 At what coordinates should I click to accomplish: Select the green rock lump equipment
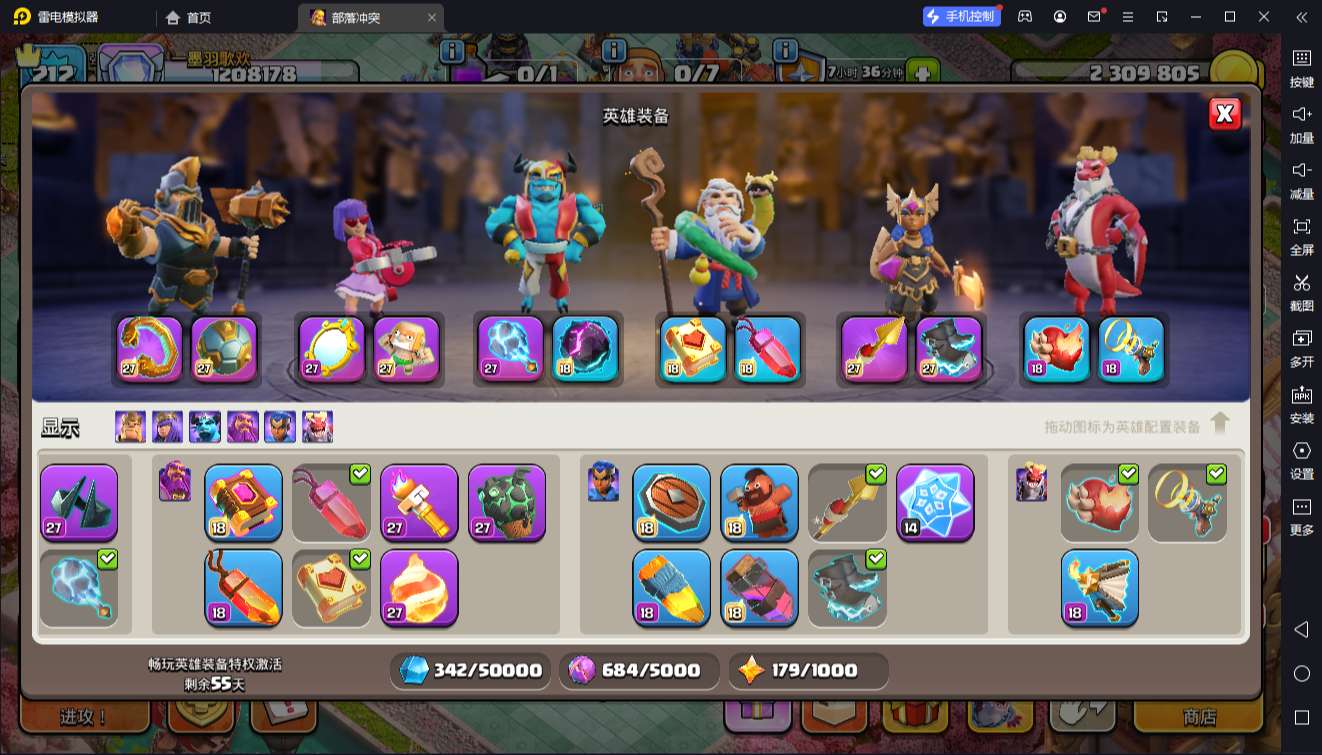click(507, 502)
